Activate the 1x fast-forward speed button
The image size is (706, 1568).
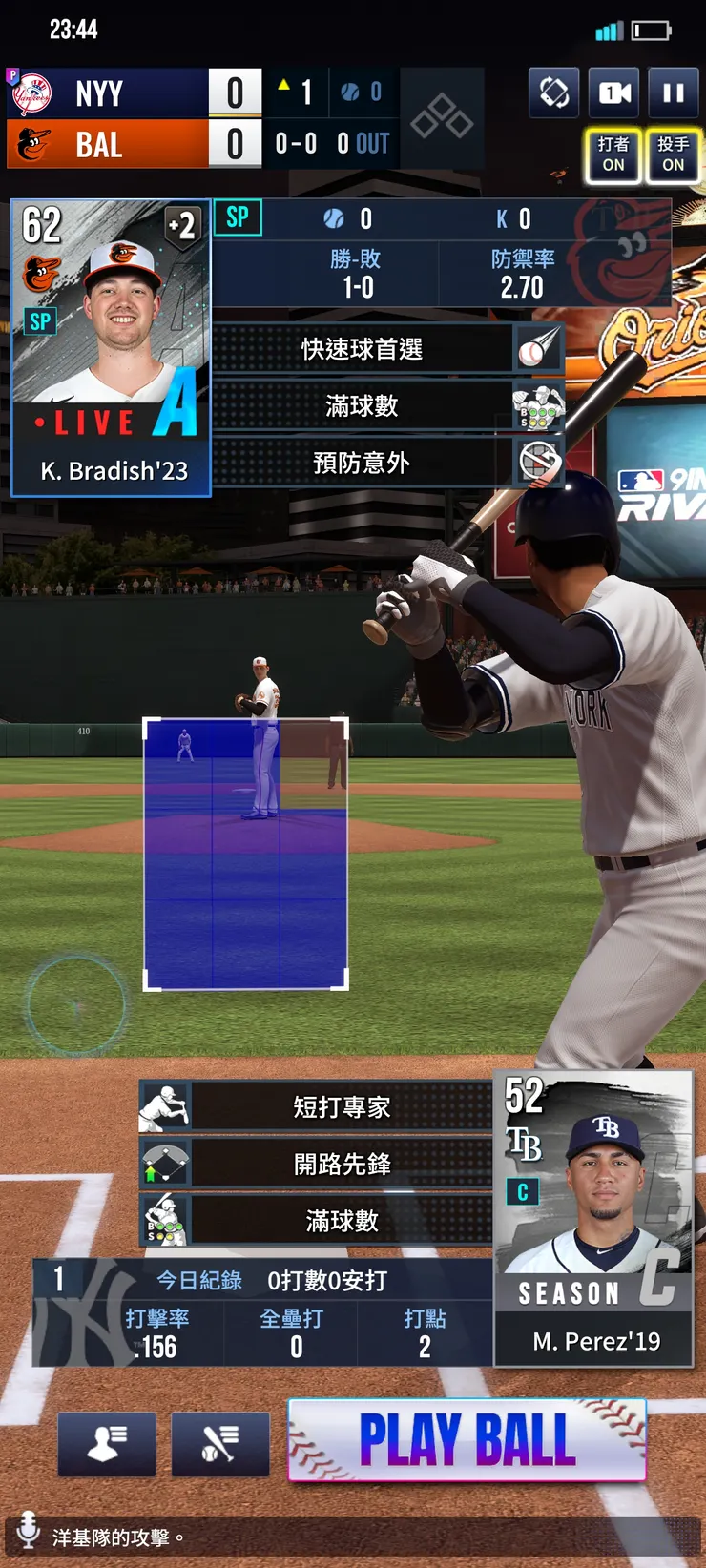[x=613, y=93]
